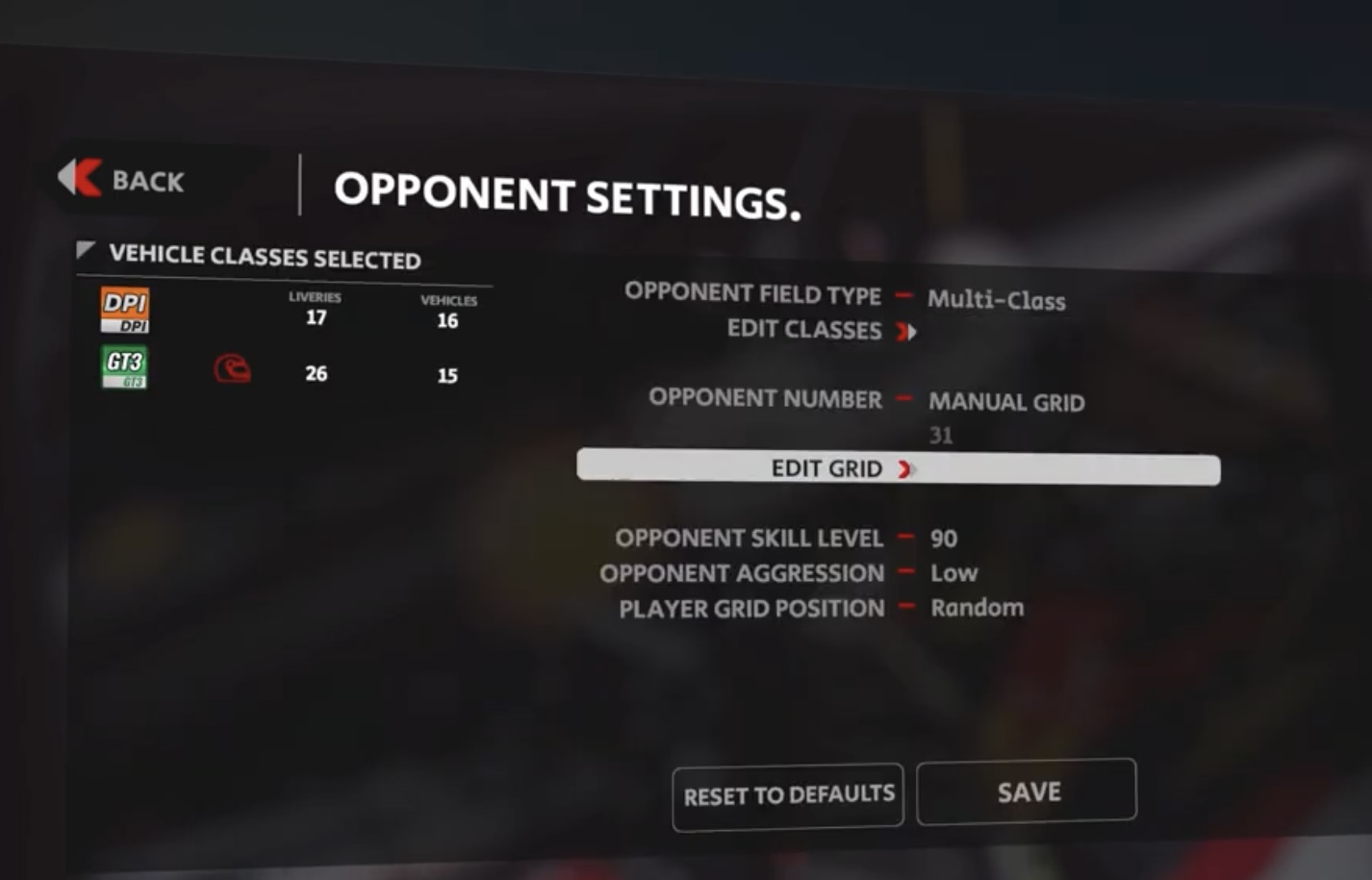The height and width of the screenshot is (880, 1372).
Task: Click the red helmet icon beside GT3
Action: pyautogui.click(x=232, y=368)
